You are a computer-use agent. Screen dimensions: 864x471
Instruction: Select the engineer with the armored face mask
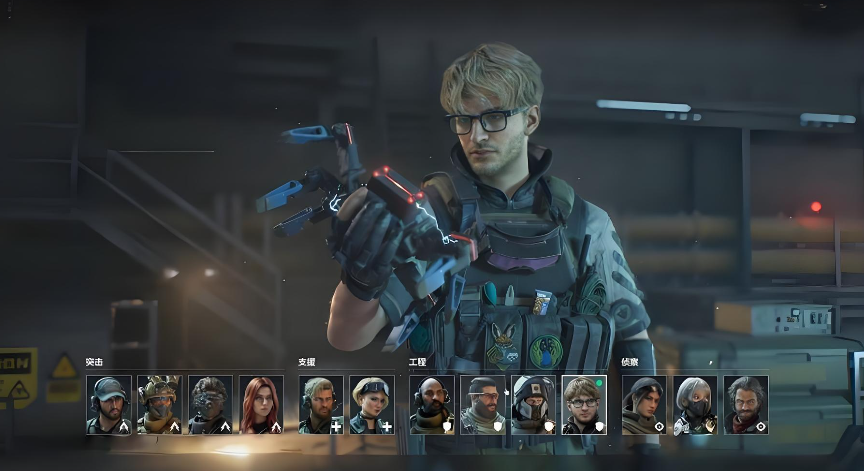pyautogui.click(x=534, y=404)
